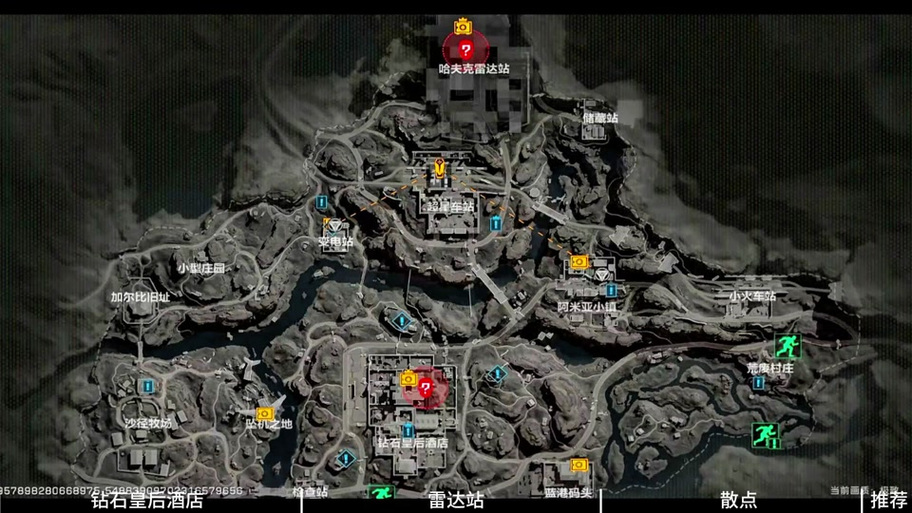Select the red question mark at 哈夫克雷达站
The width and height of the screenshot is (912, 513).
click(x=465, y=49)
